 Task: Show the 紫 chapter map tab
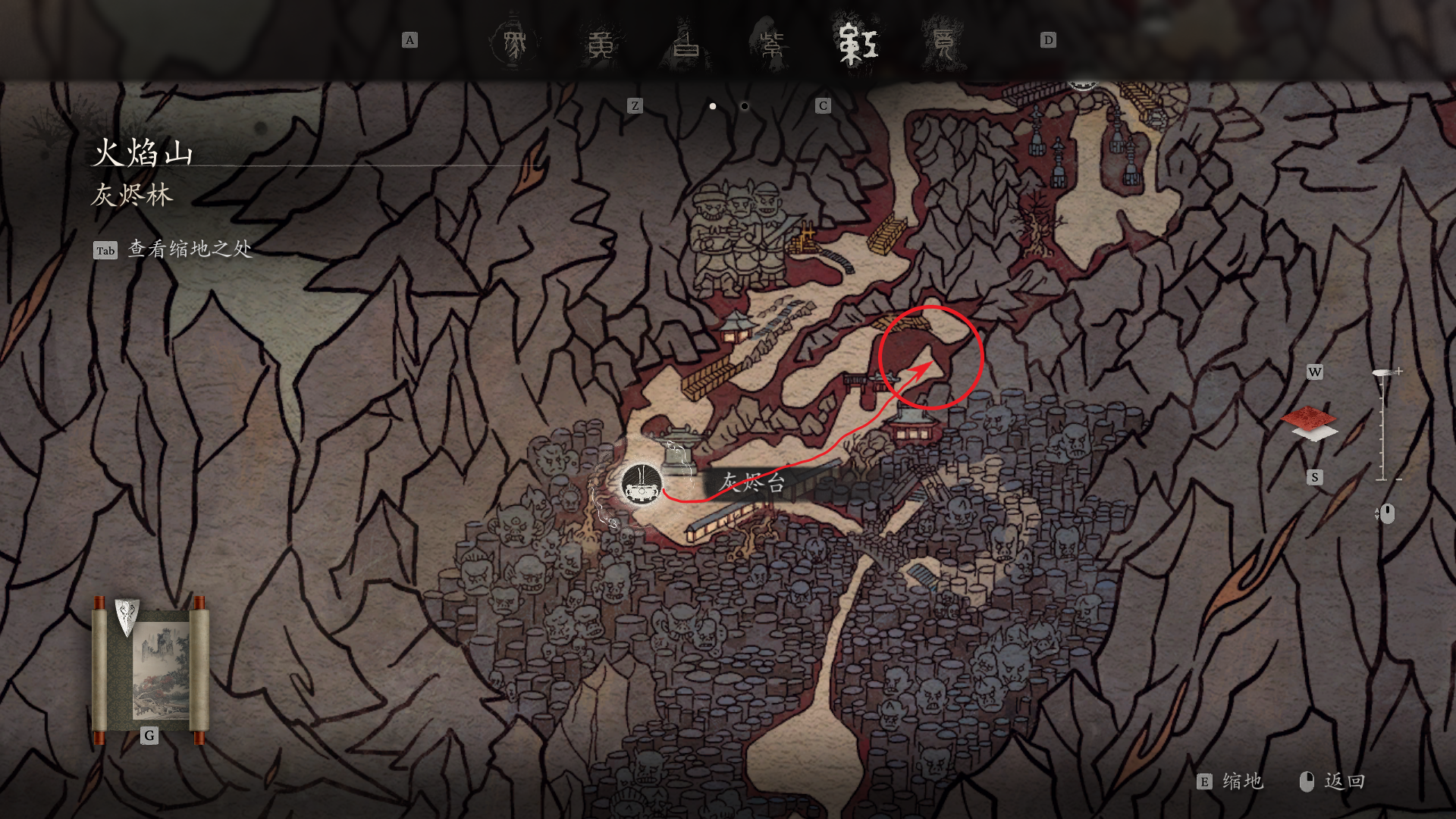[773, 44]
